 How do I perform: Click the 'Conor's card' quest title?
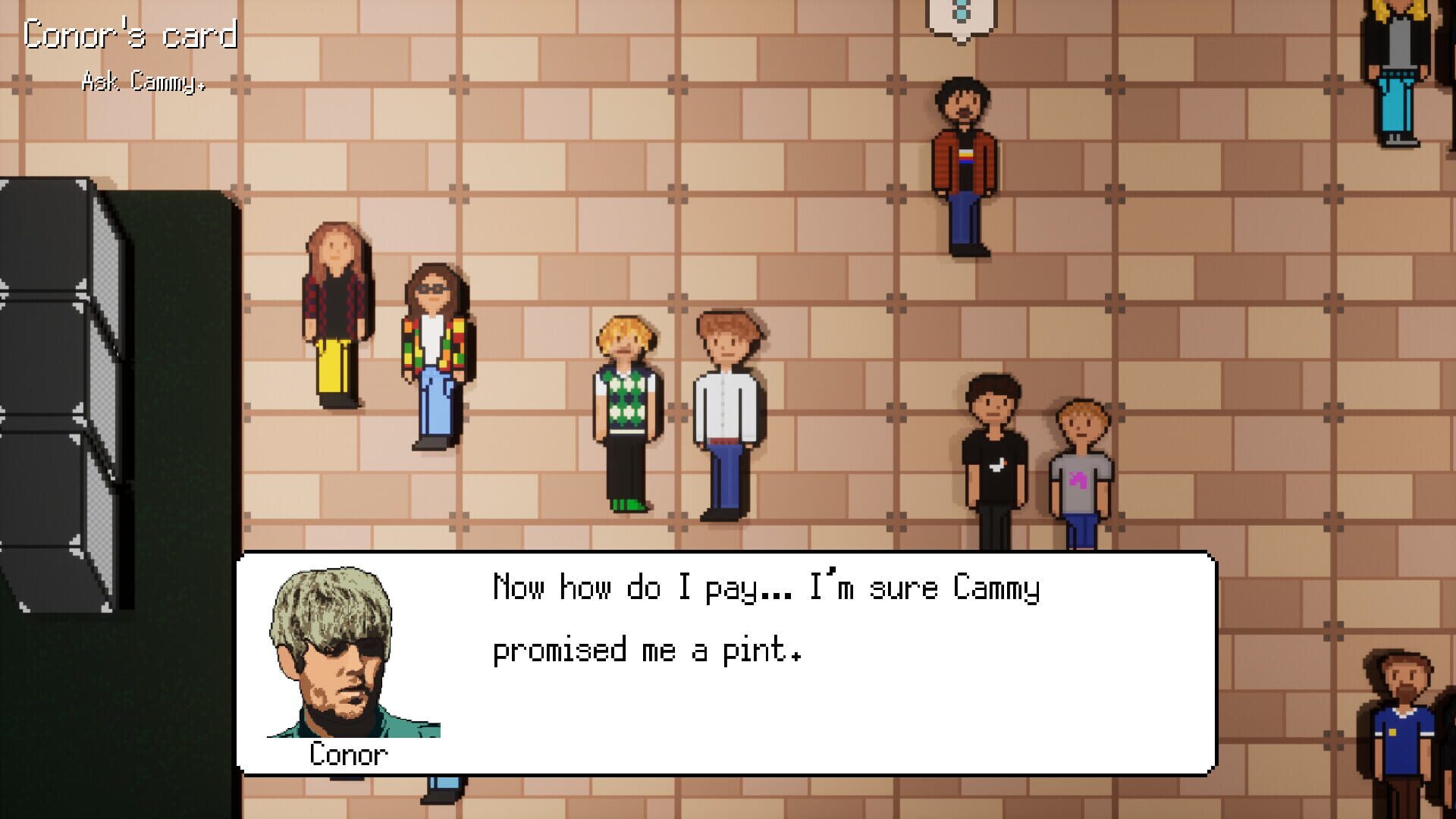(x=129, y=34)
